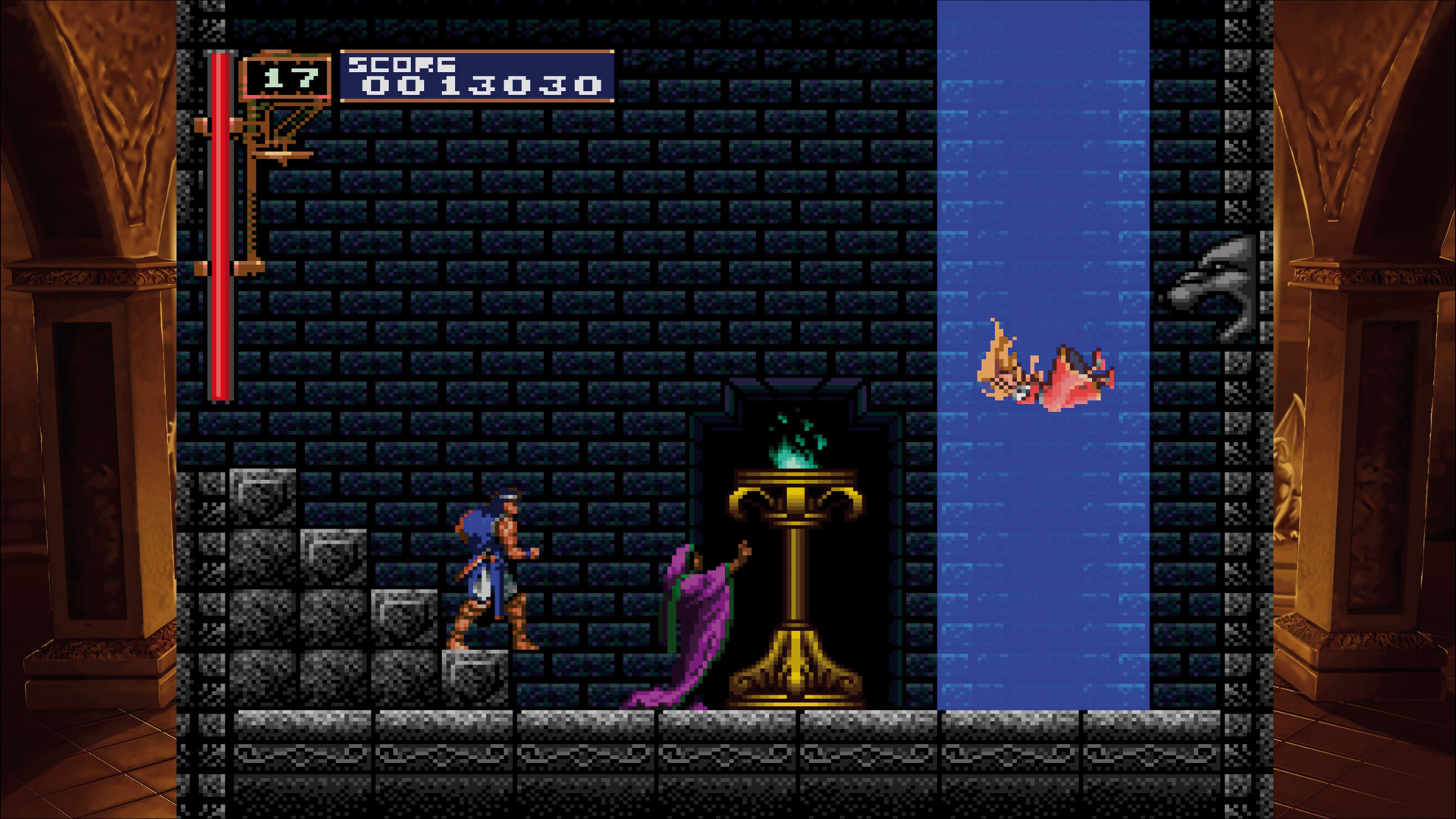Click Maria falling down the waterfall

point(1046,372)
